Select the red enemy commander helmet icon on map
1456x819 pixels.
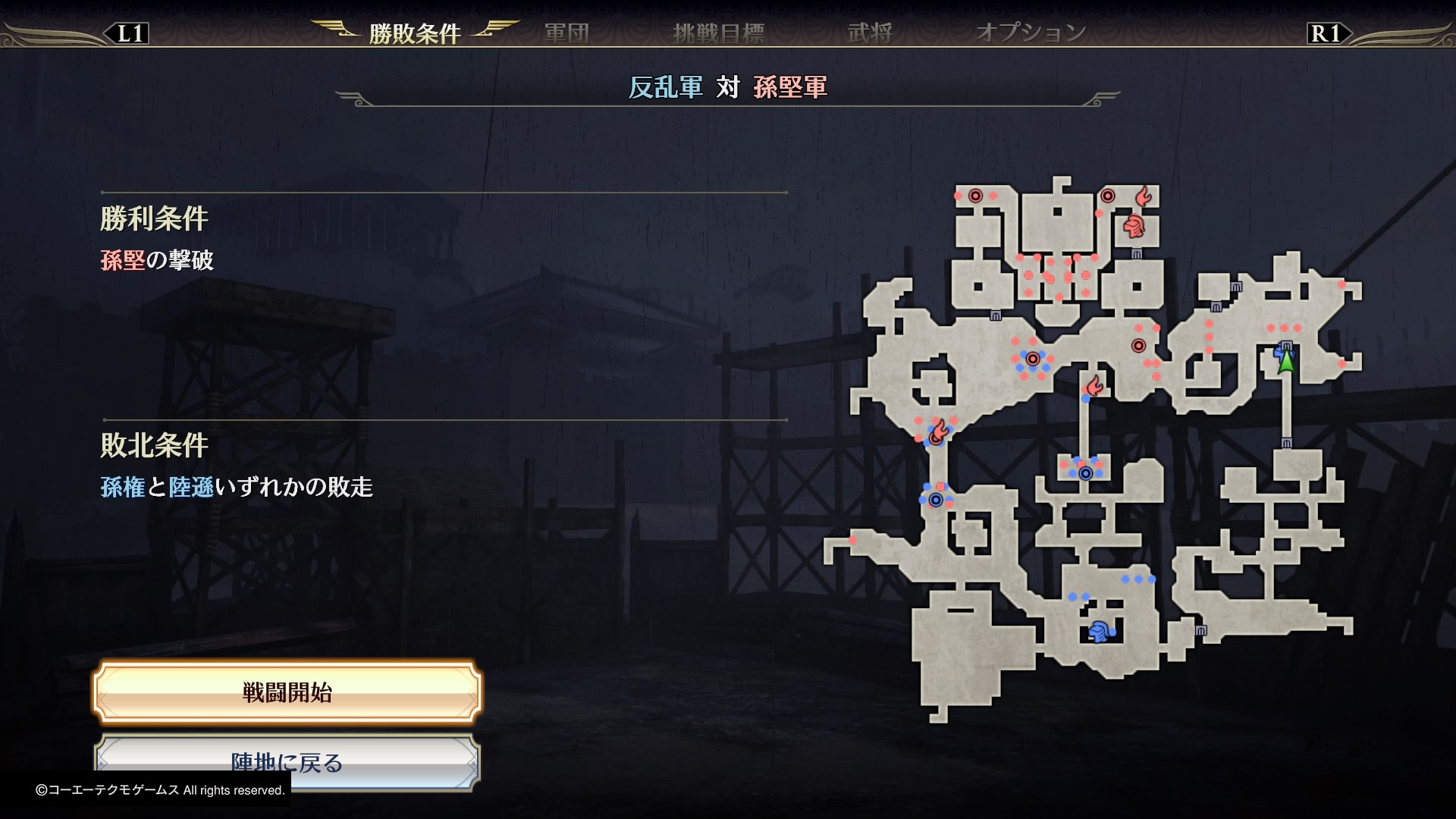click(1133, 227)
